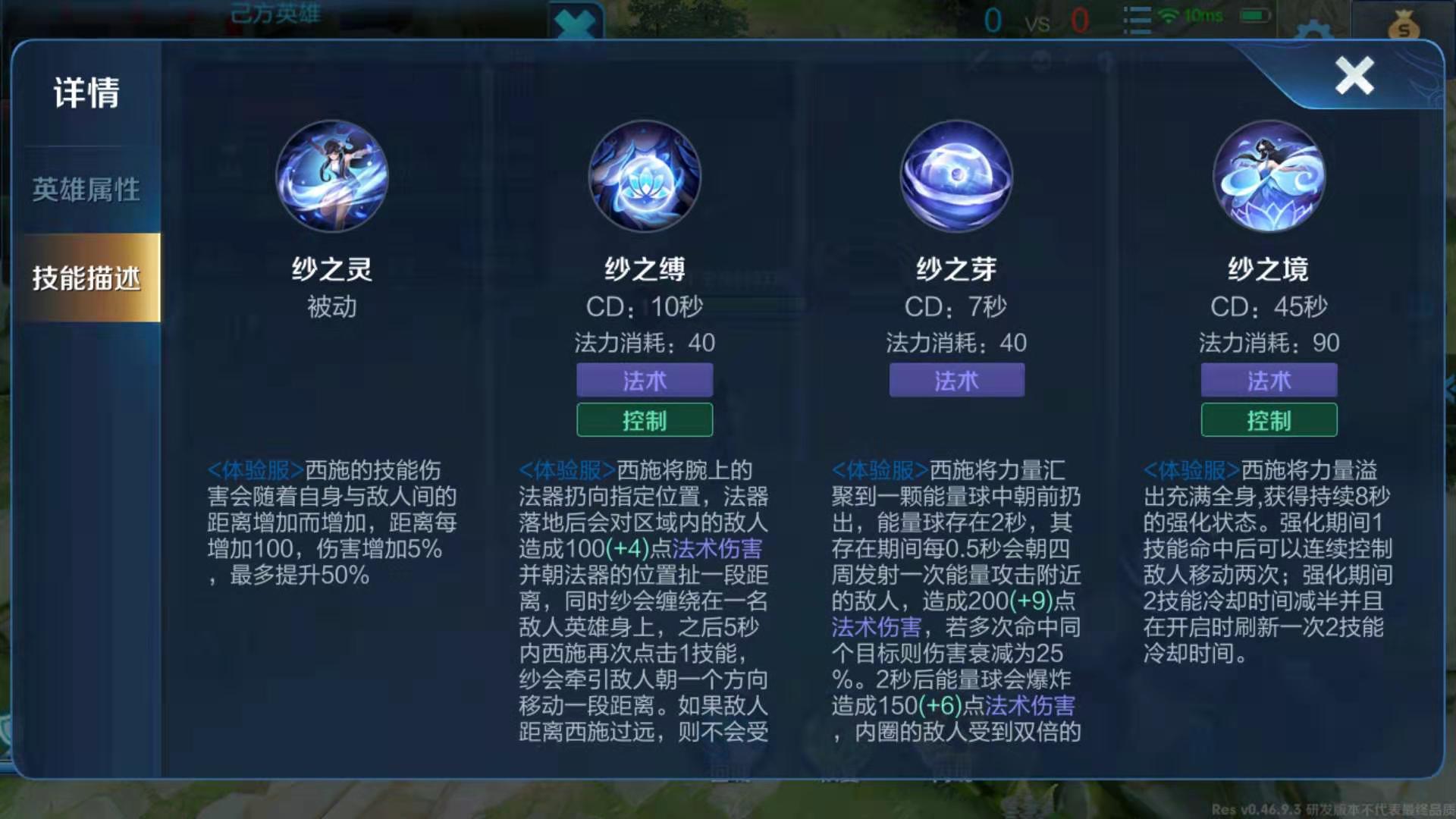Open the 纱之缚 skill icon

[x=644, y=176]
